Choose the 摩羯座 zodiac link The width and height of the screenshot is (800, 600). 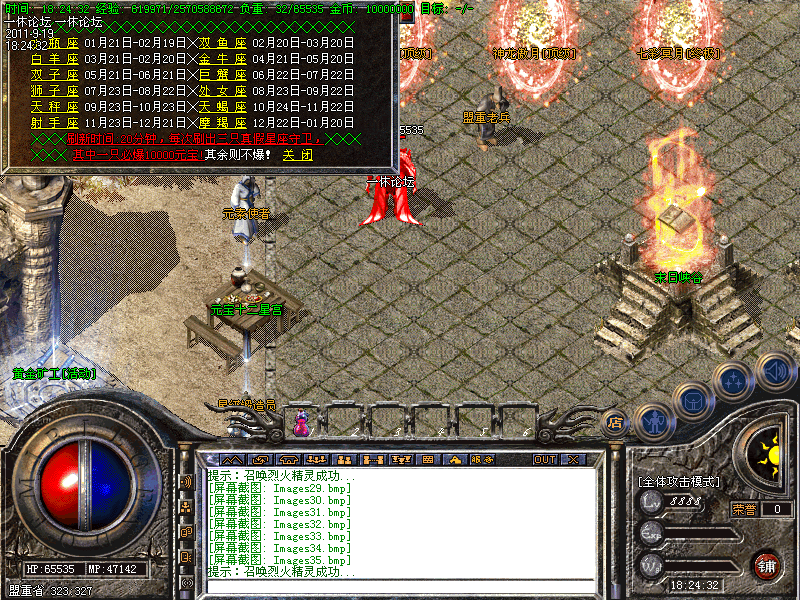click(x=223, y=123)
